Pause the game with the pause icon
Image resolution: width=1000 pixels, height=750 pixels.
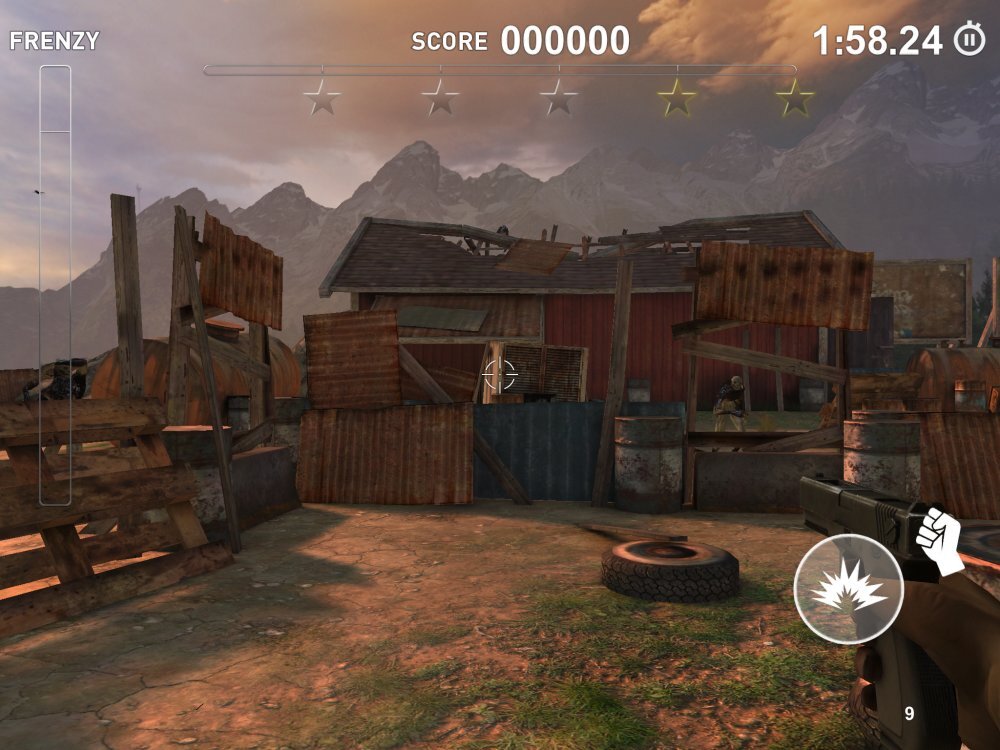point(969,40)
